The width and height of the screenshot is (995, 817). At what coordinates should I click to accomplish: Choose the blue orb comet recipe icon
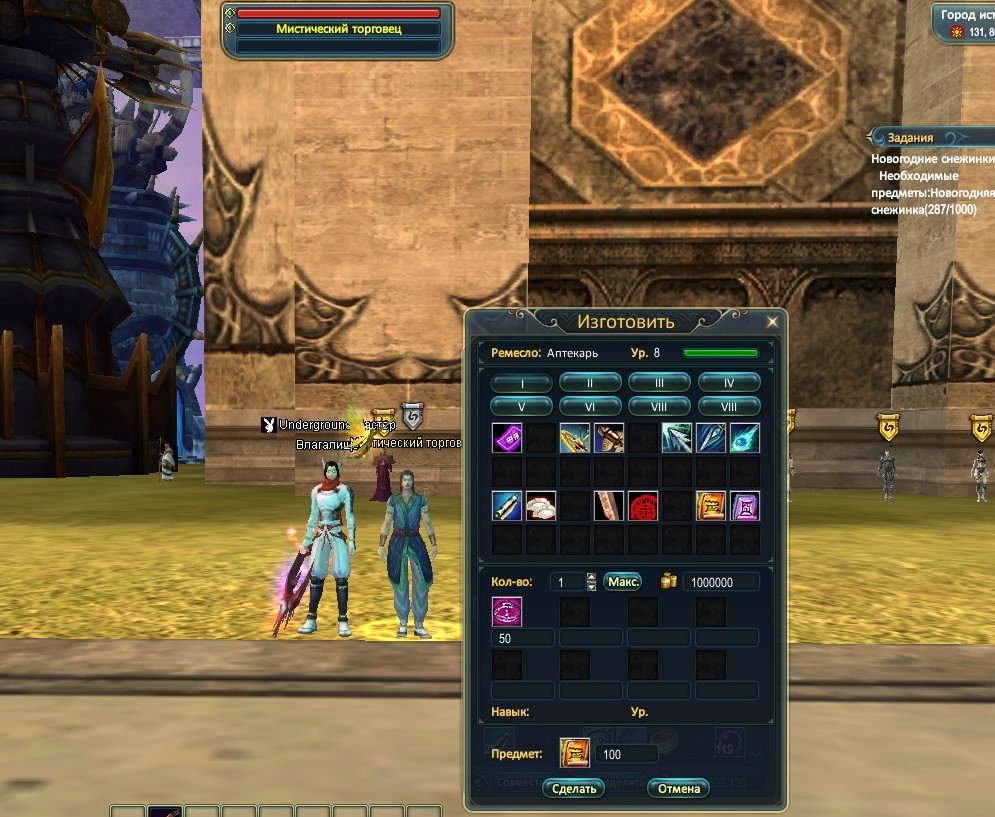click(745, 438)
